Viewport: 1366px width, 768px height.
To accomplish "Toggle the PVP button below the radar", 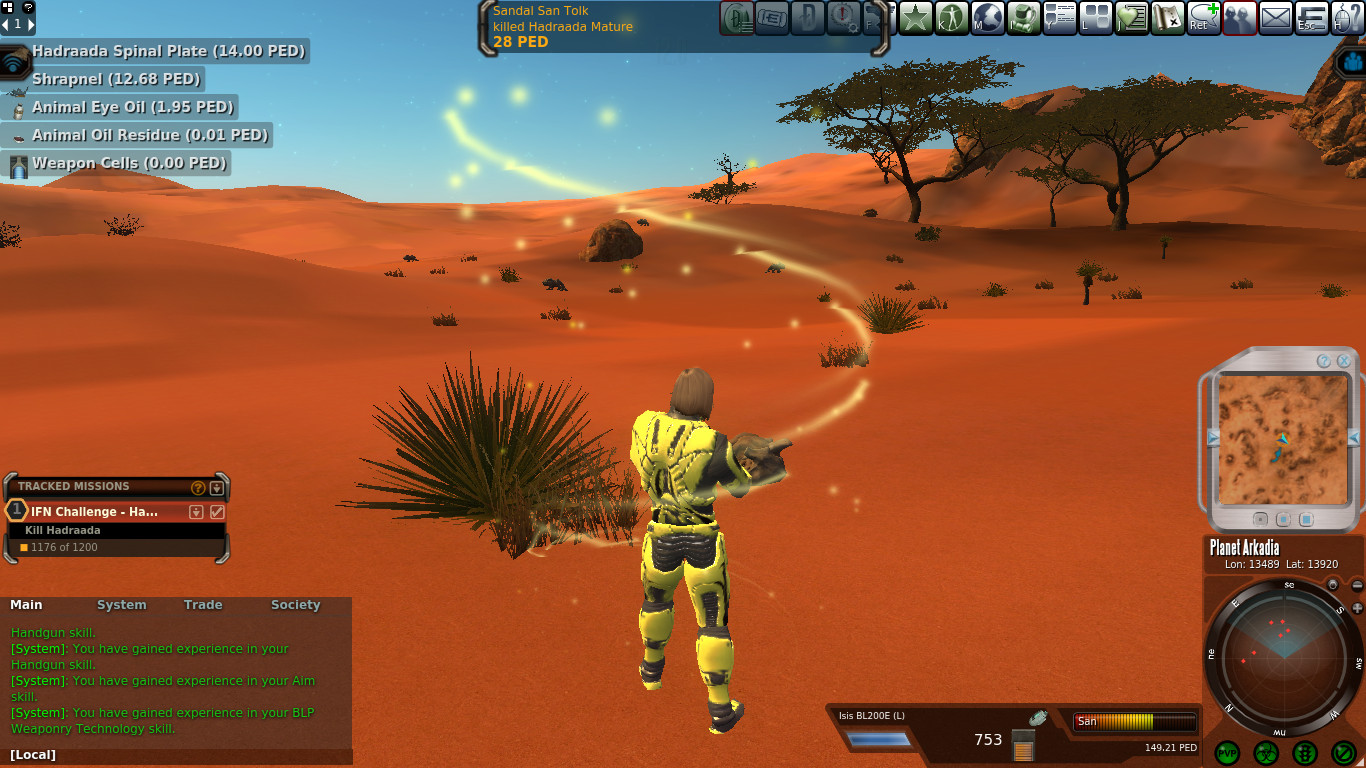I will [1227, 753].
